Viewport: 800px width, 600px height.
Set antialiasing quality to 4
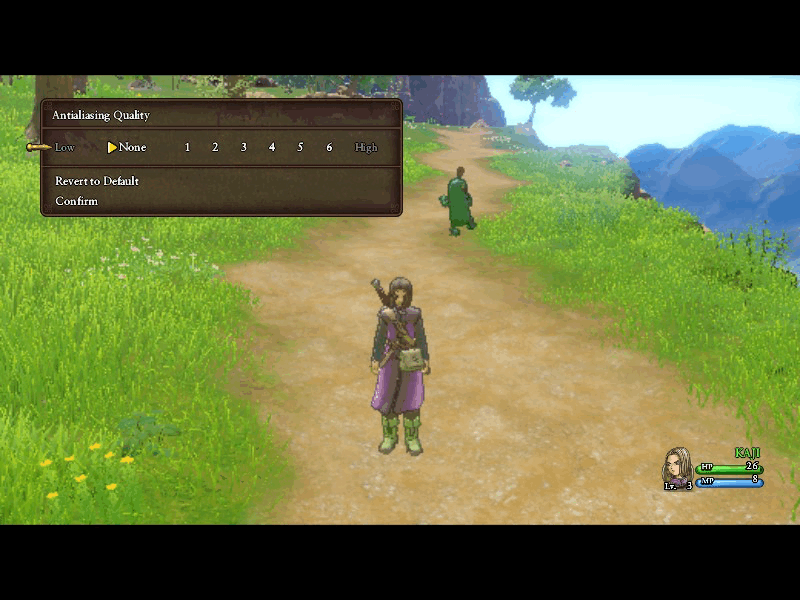pos(272,147)
